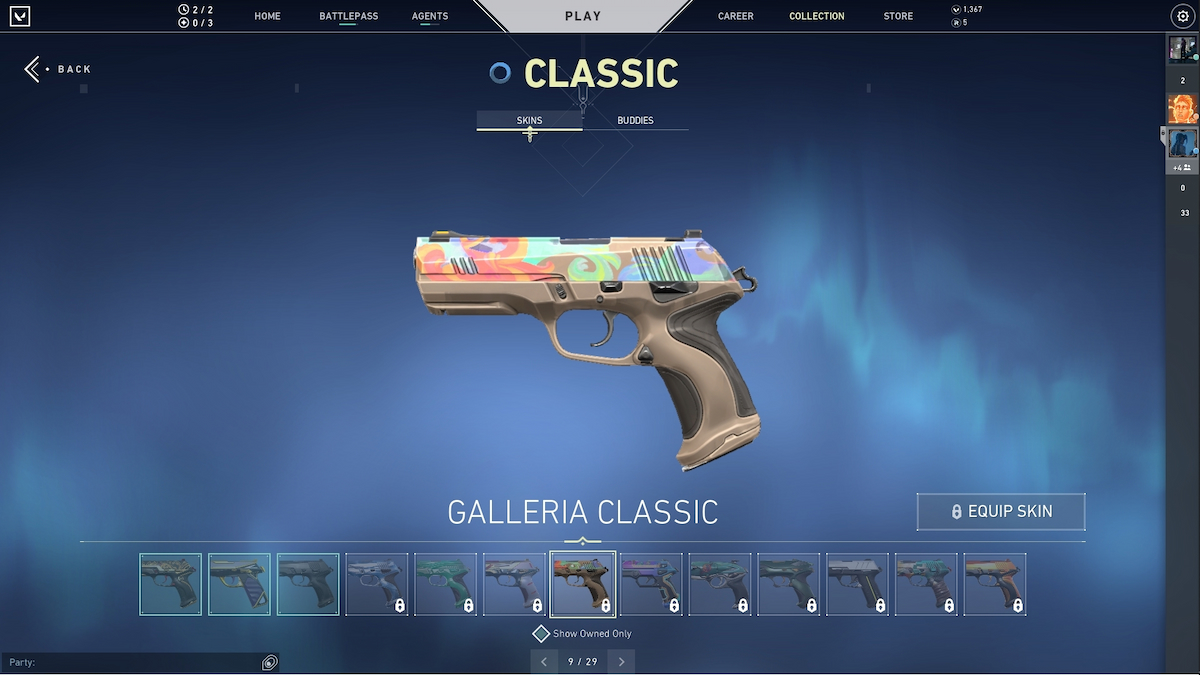Open the Career page

[x=735, y=16]
